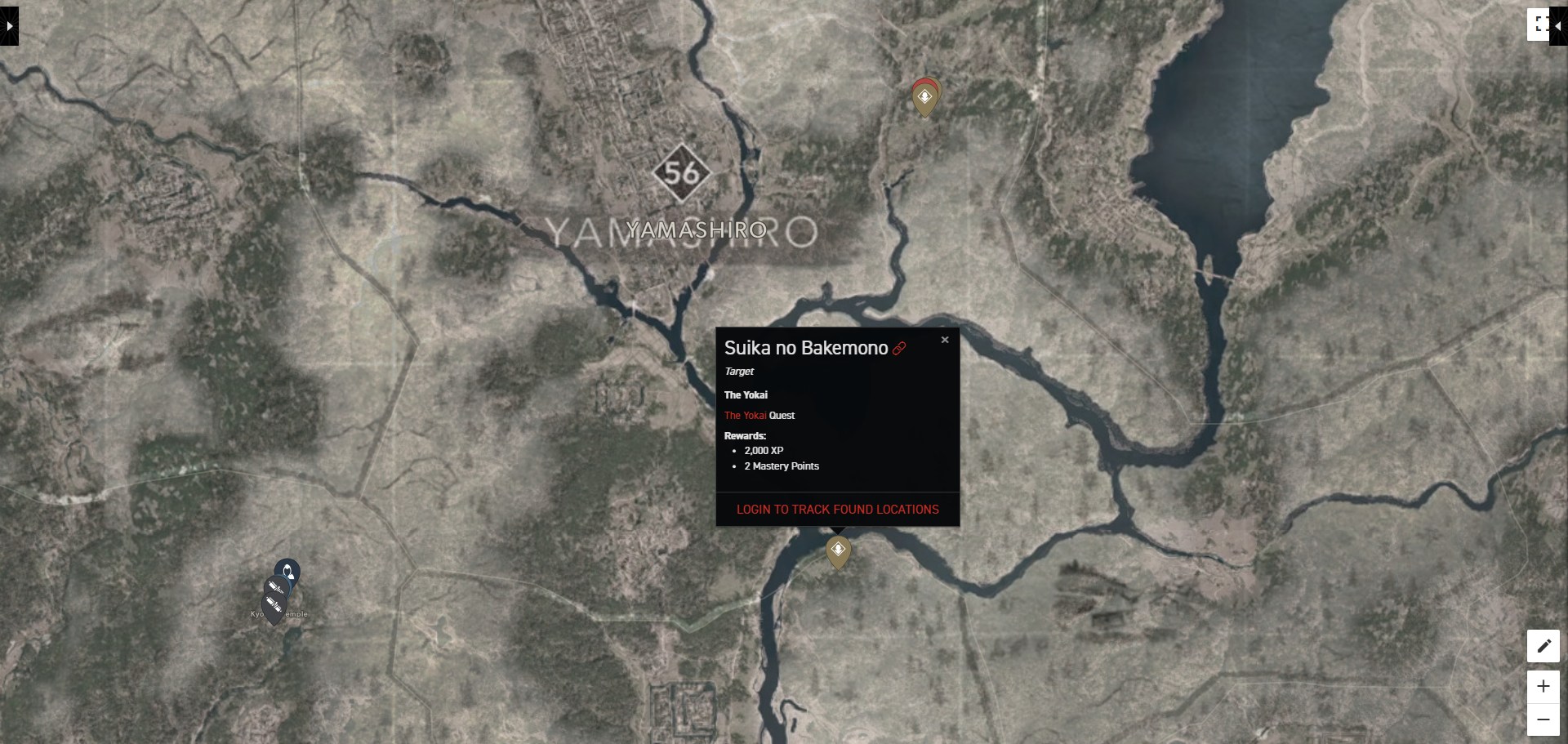
Task: Click the permalink icon beside Suika no Bakemono
Action: point(899,347)
